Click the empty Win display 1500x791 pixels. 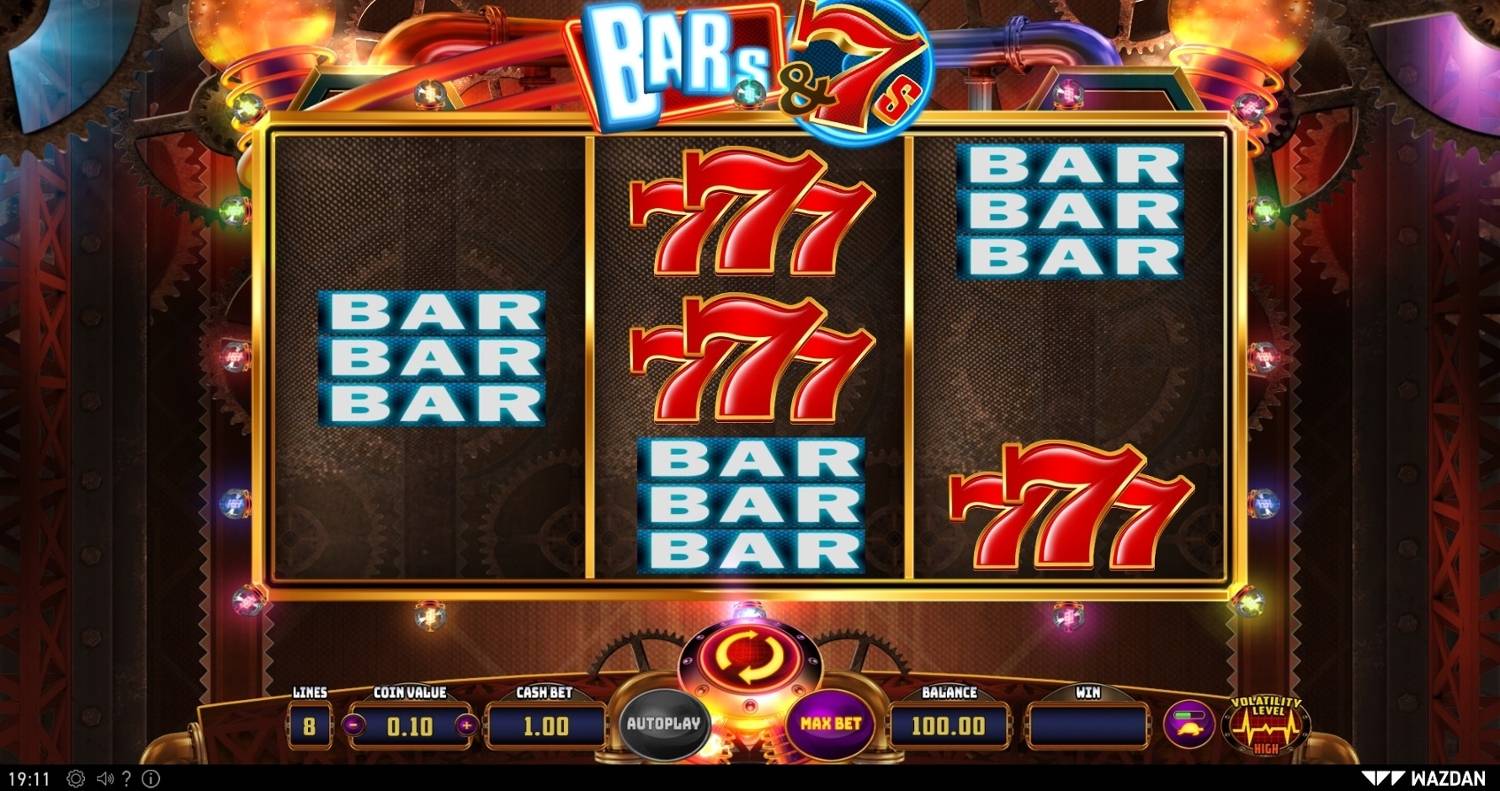click(x=1090, y=724)
